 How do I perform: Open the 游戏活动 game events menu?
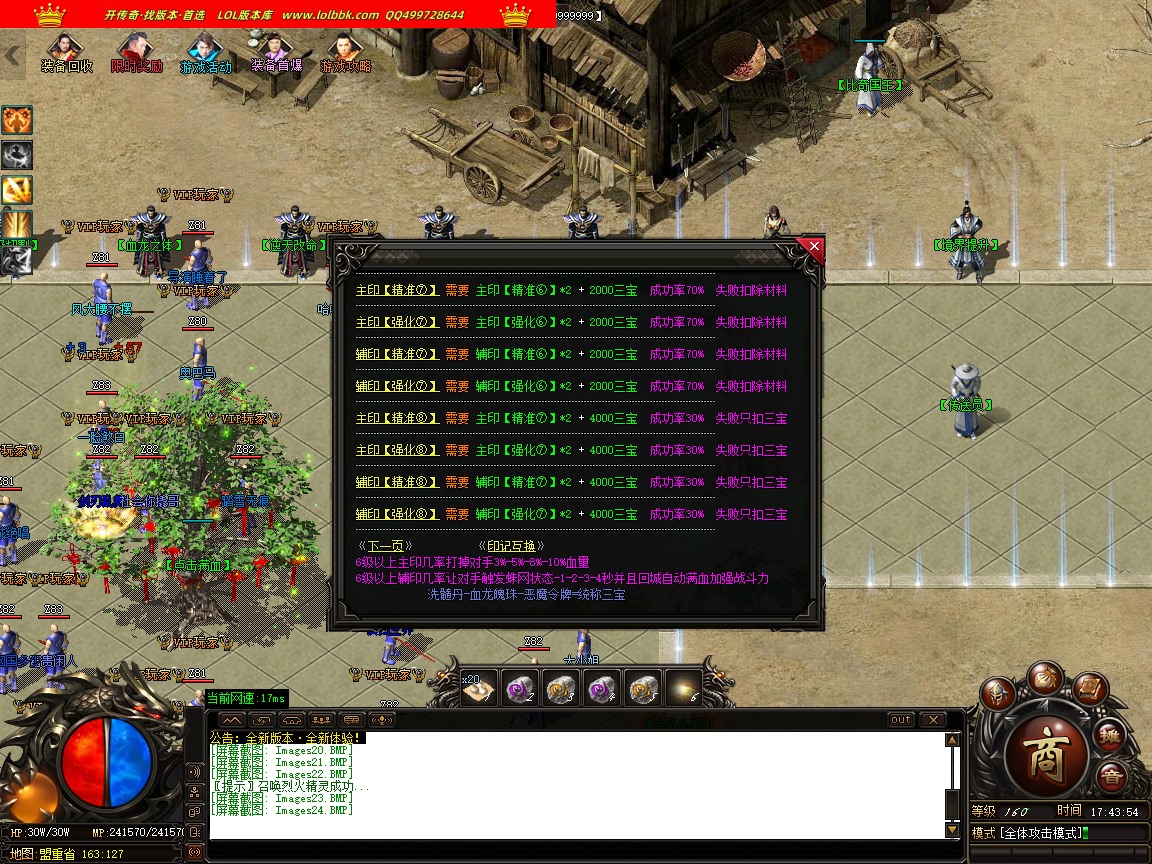coord(205,53)
